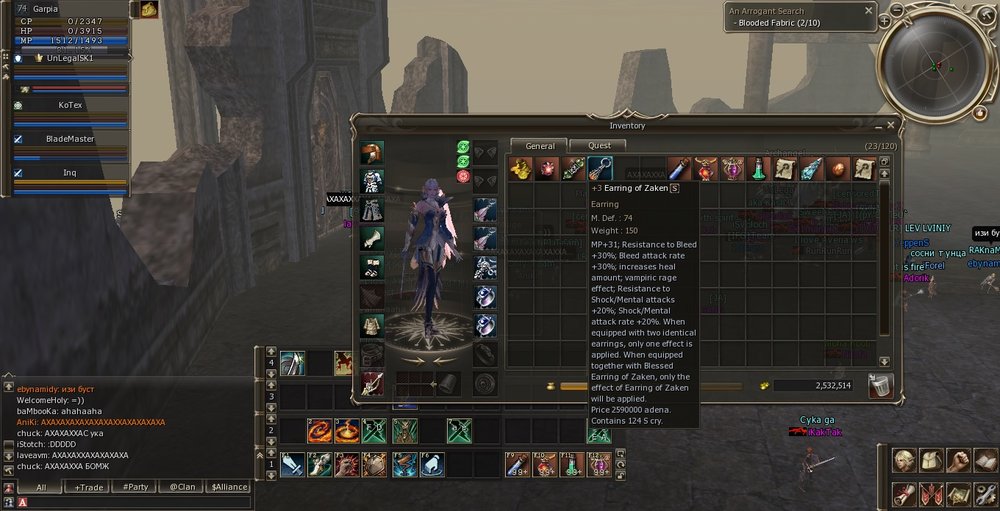Select party member KoTex
Image resolution: width=1000 pixels, height=511 pixels.
click(70, 104)
